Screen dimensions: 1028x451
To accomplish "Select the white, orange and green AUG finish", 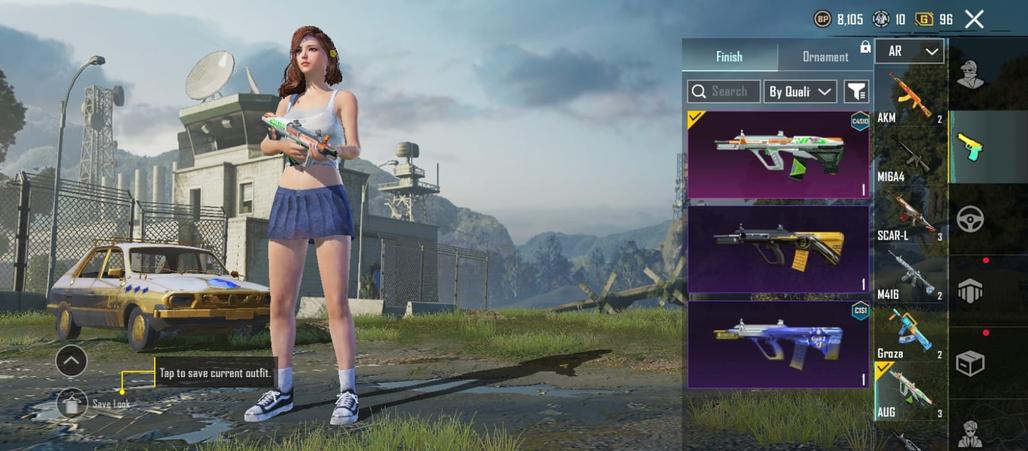I will 779,155.
